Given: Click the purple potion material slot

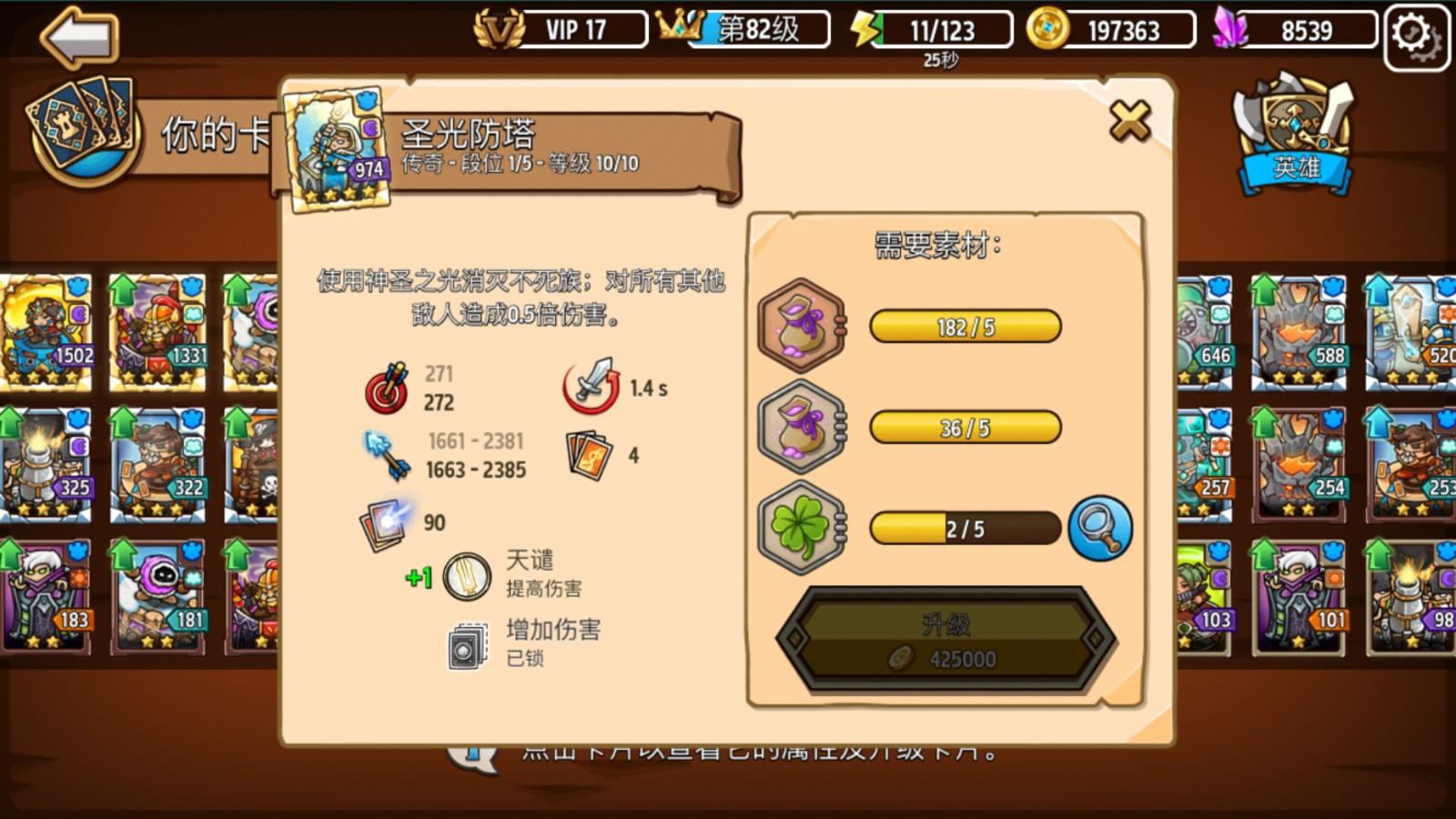Looking at the screenshot, I should [799, 325].
